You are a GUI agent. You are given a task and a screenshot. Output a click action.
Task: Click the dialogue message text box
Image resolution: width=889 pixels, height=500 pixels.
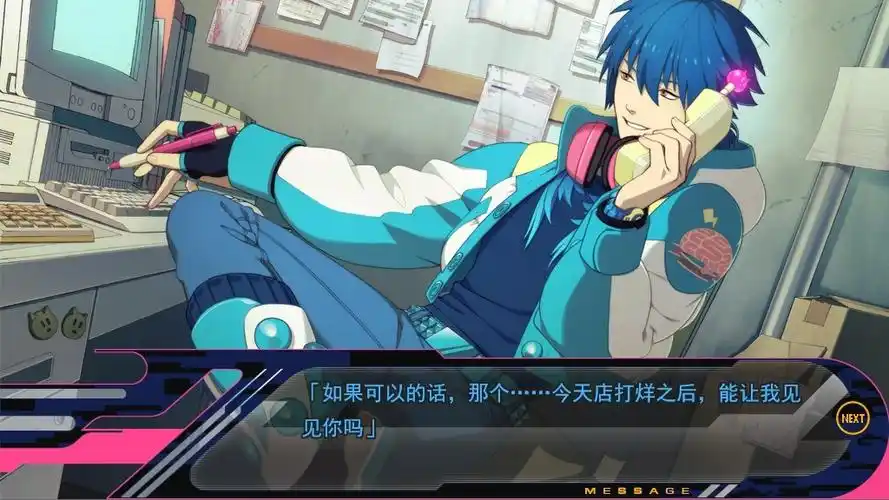pos(540,420)
